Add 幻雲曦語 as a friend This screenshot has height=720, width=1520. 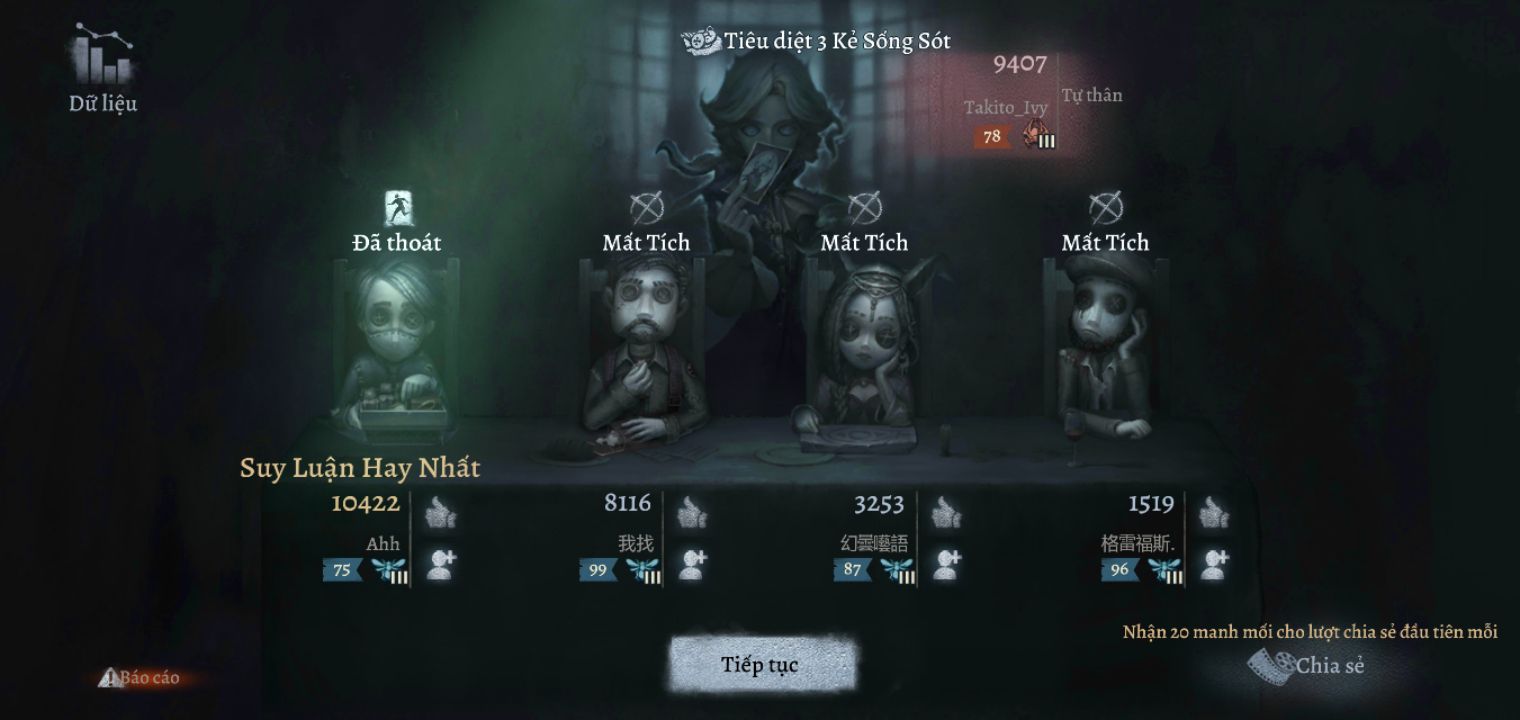[x=946, y=565]
